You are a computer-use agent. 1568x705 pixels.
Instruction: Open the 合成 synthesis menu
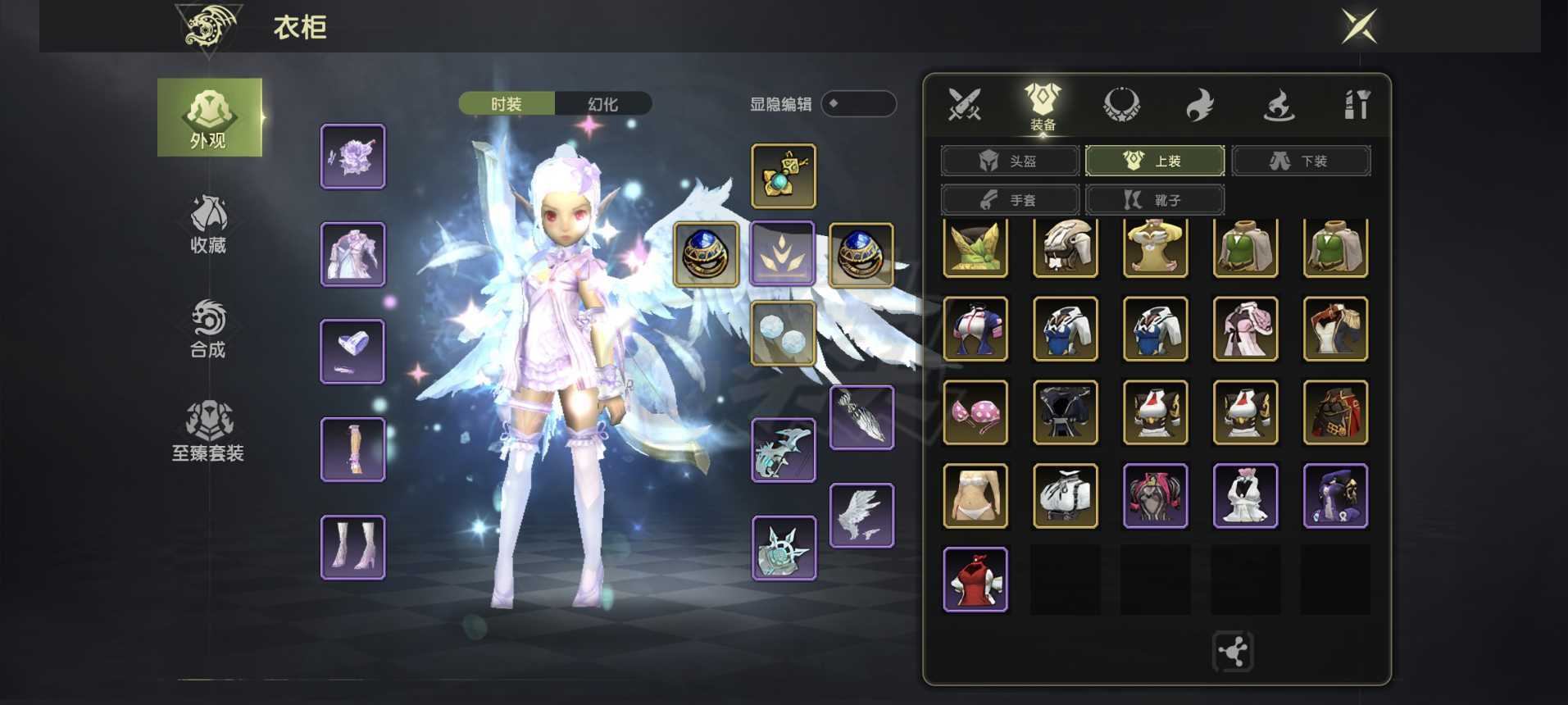click(208, 328)
